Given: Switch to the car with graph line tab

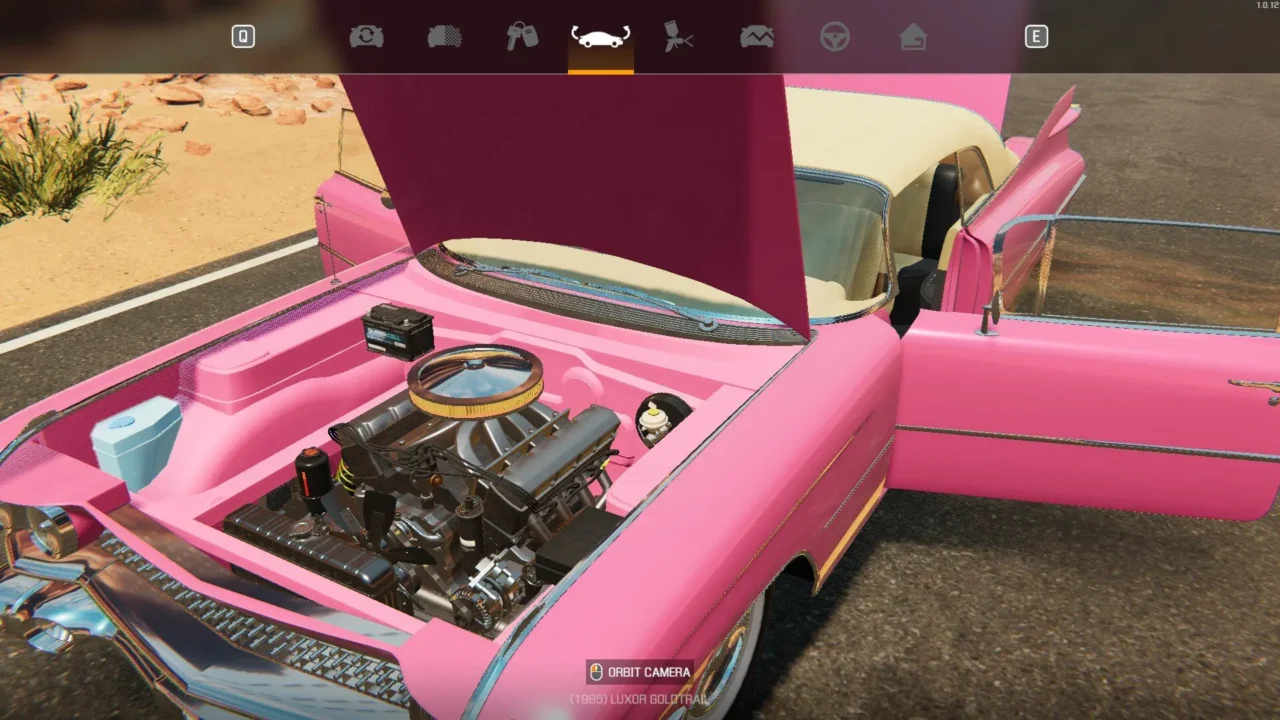Looking at the screenshot, I should click(757, 37).
